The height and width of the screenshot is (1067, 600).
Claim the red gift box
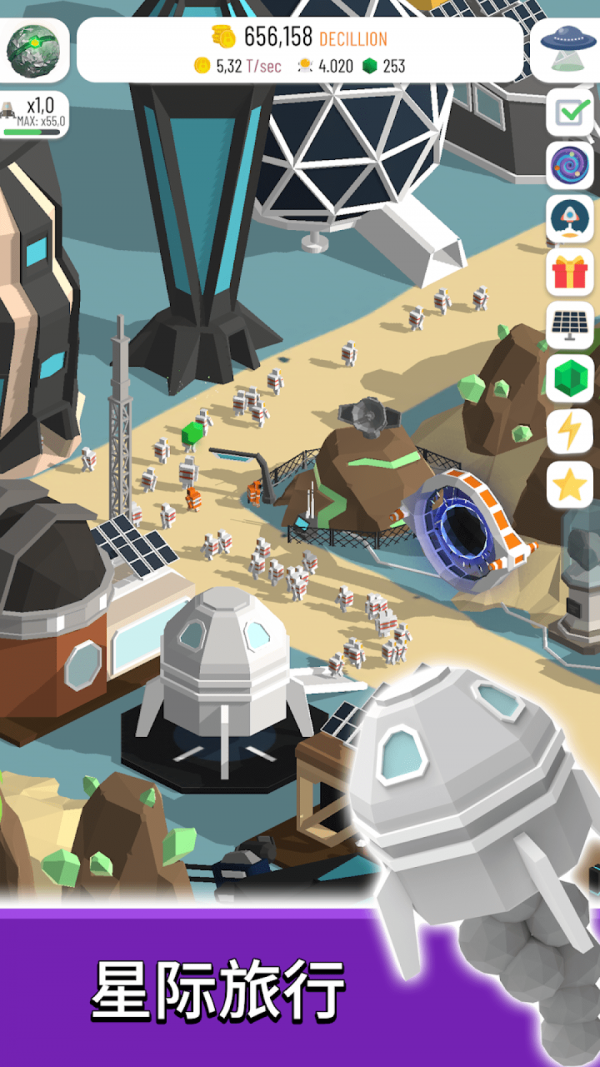(x=570, y=272)
